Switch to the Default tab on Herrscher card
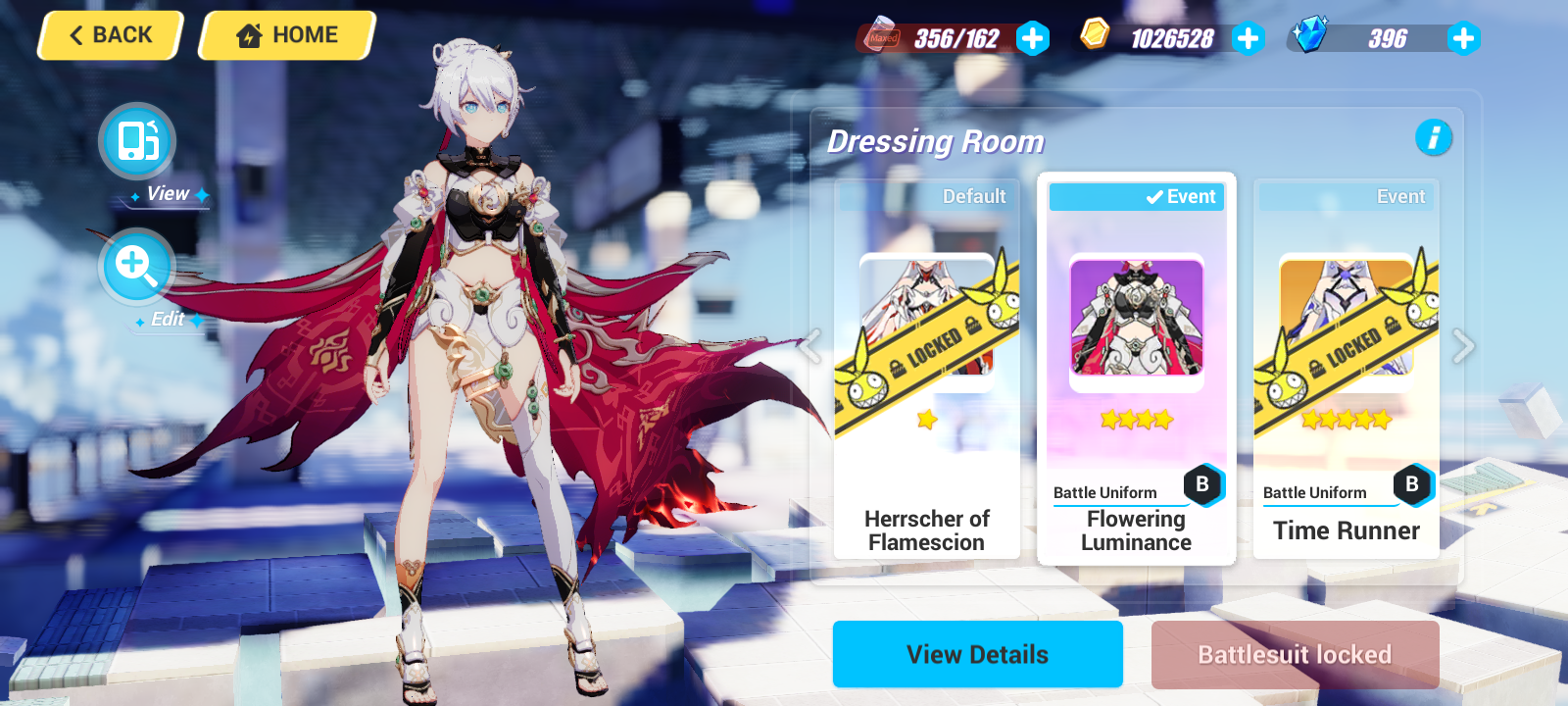The image size is (1568, 706). [975, 196]
